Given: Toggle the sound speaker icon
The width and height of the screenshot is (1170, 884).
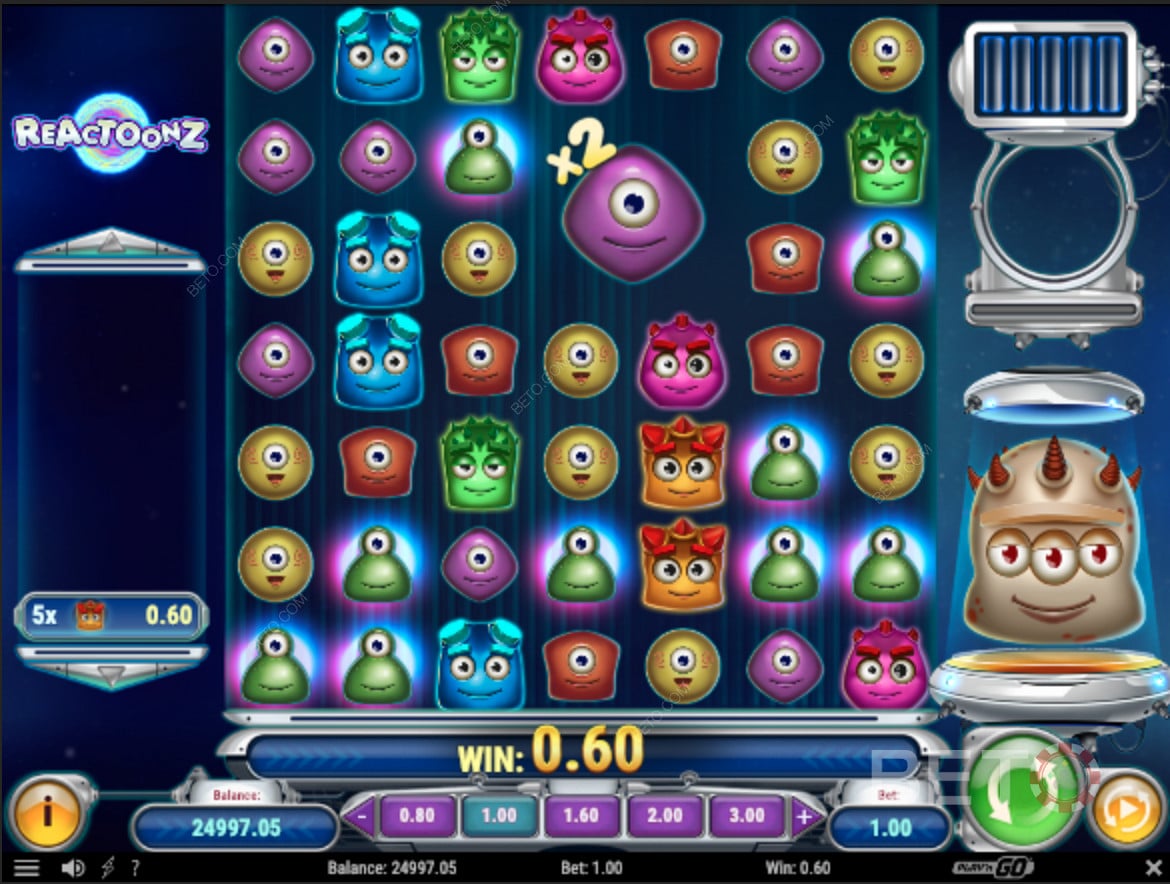Looking at the screenshot, I should 73,868.
